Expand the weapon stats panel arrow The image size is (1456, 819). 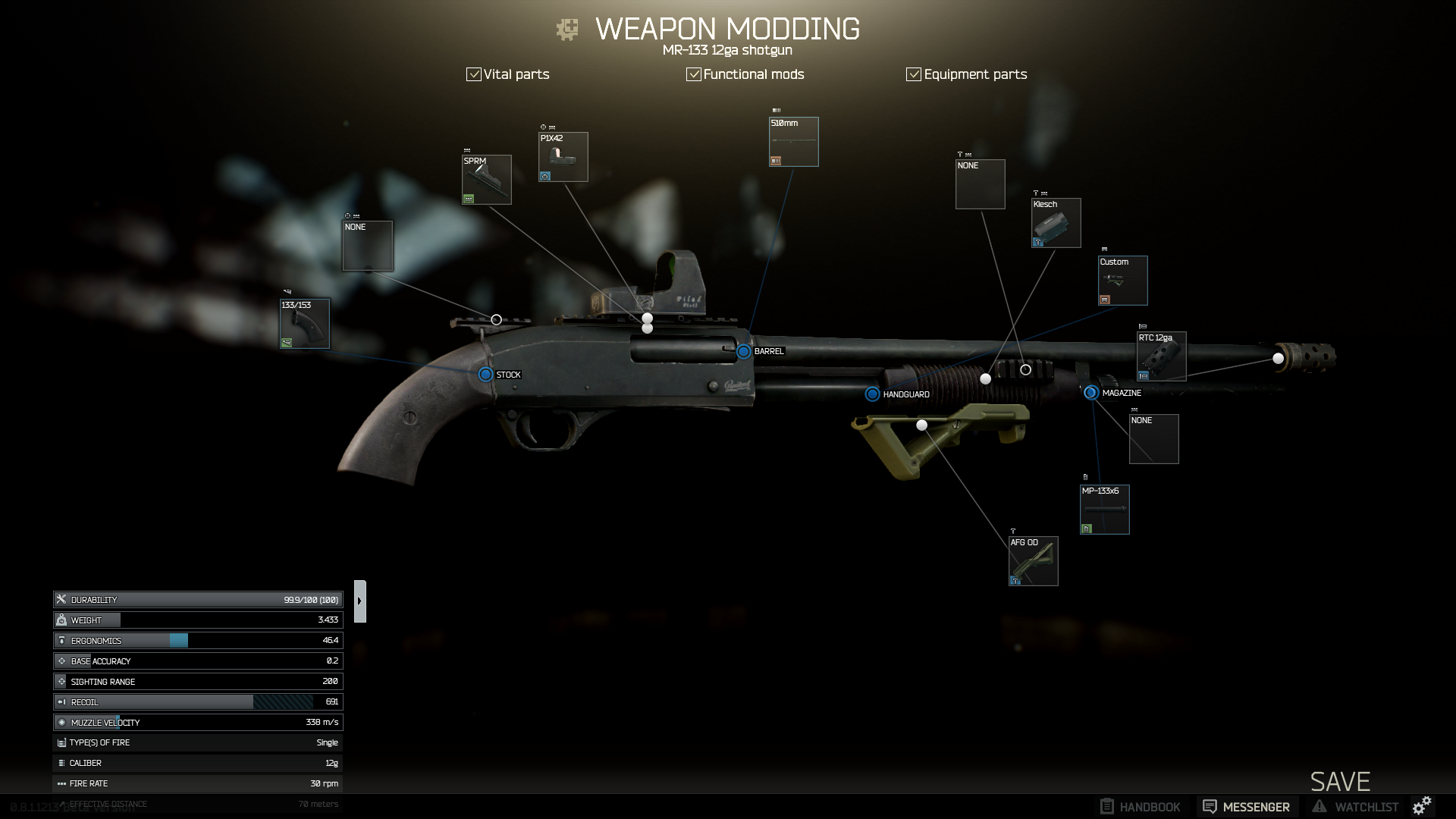click(x=360, y=601)
